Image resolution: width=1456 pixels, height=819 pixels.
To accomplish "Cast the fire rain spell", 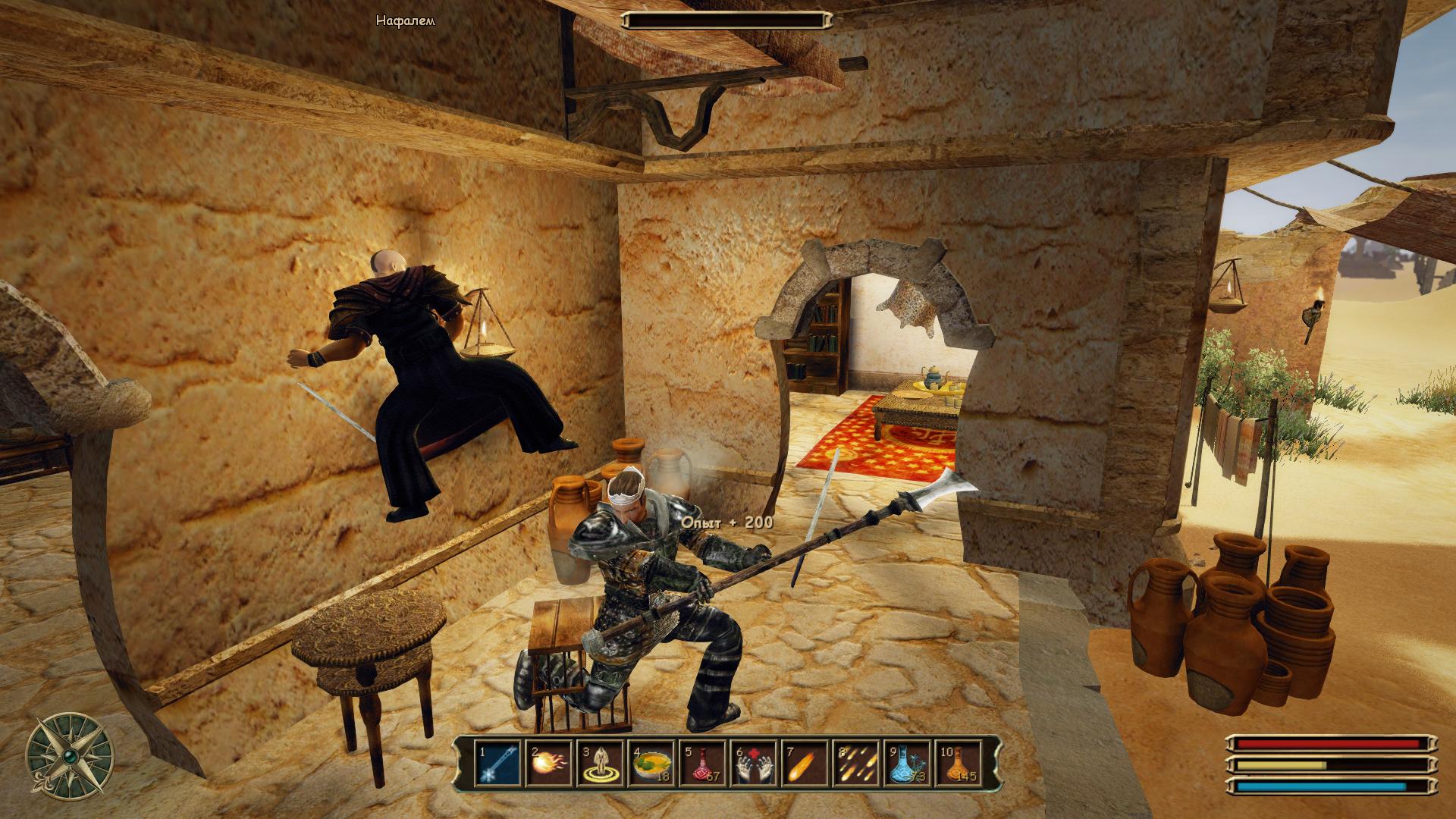I will pos(856,764).
